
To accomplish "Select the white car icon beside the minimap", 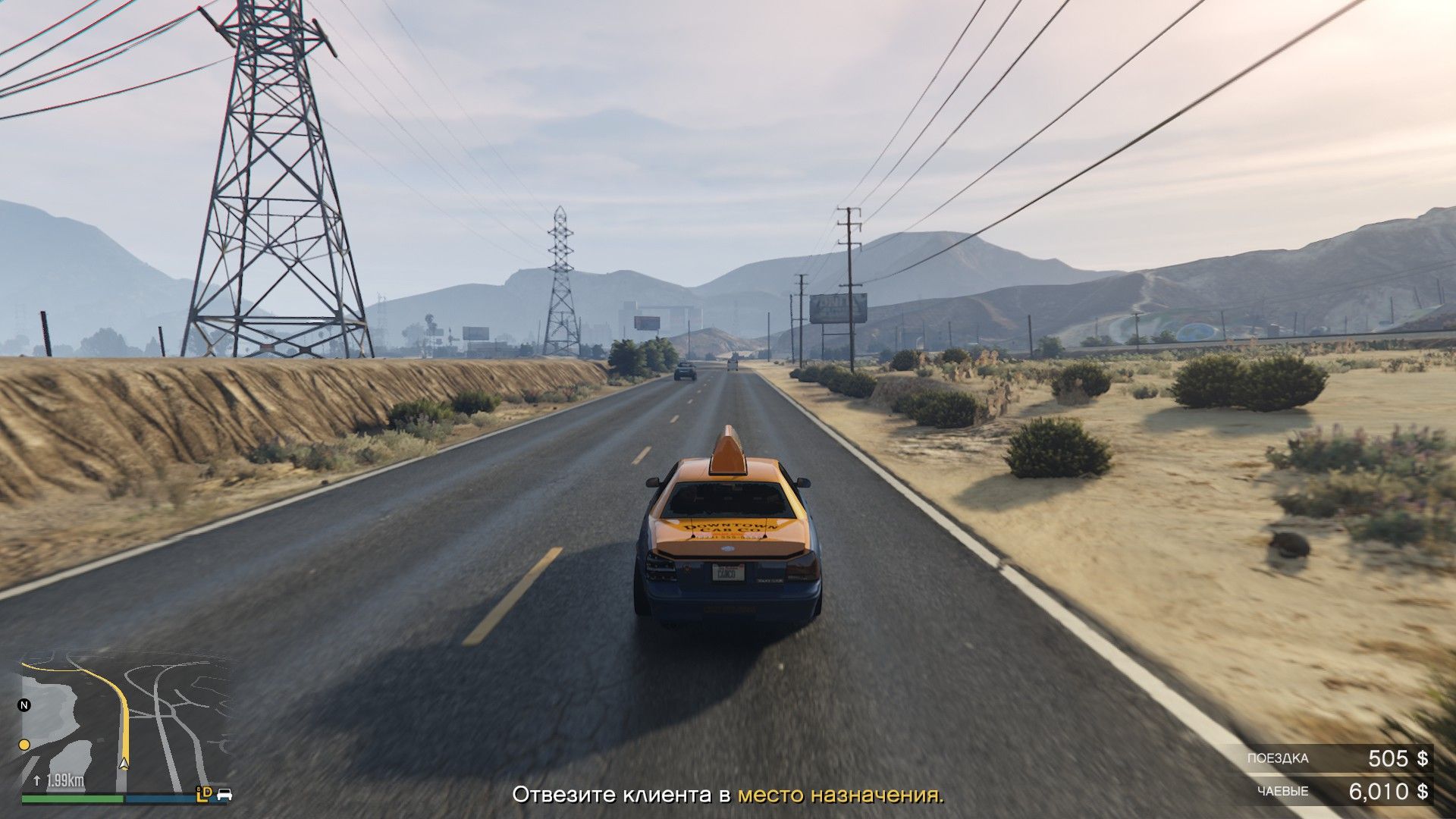I will 224,795.
